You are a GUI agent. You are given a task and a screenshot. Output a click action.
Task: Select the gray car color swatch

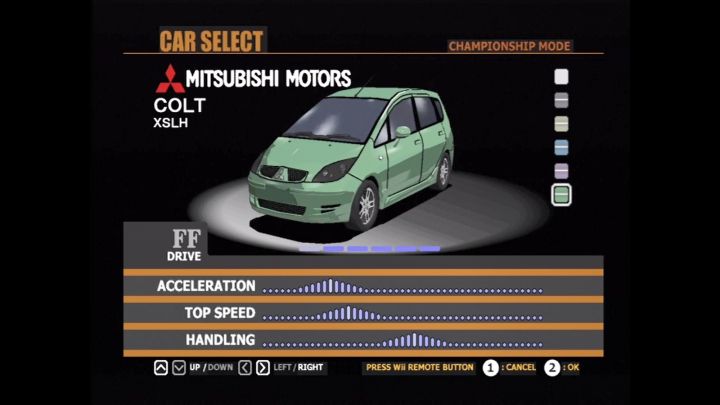pyautogui.click(x=562, y=100)
